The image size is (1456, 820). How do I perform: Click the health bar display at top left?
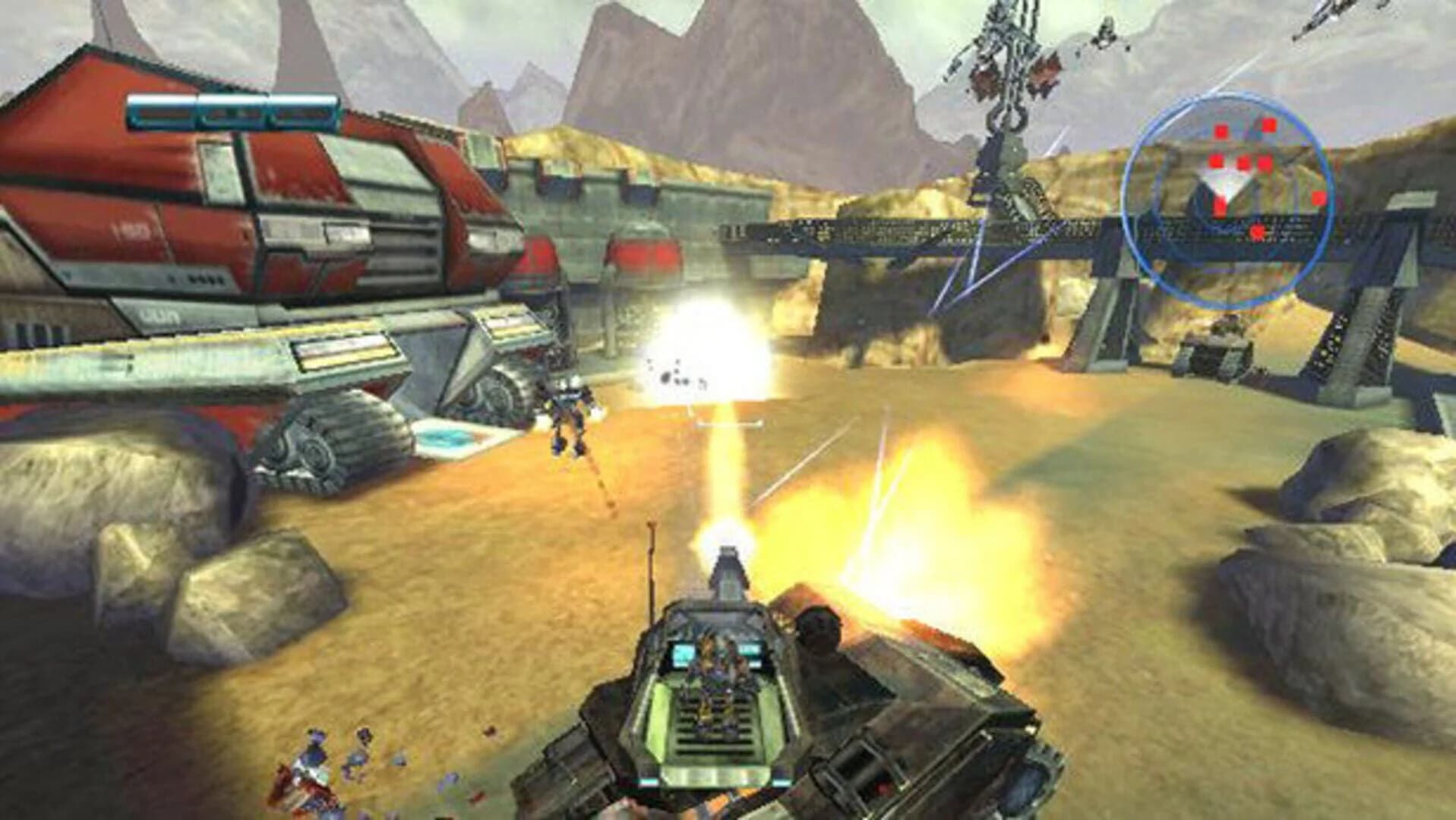[232, 110]
